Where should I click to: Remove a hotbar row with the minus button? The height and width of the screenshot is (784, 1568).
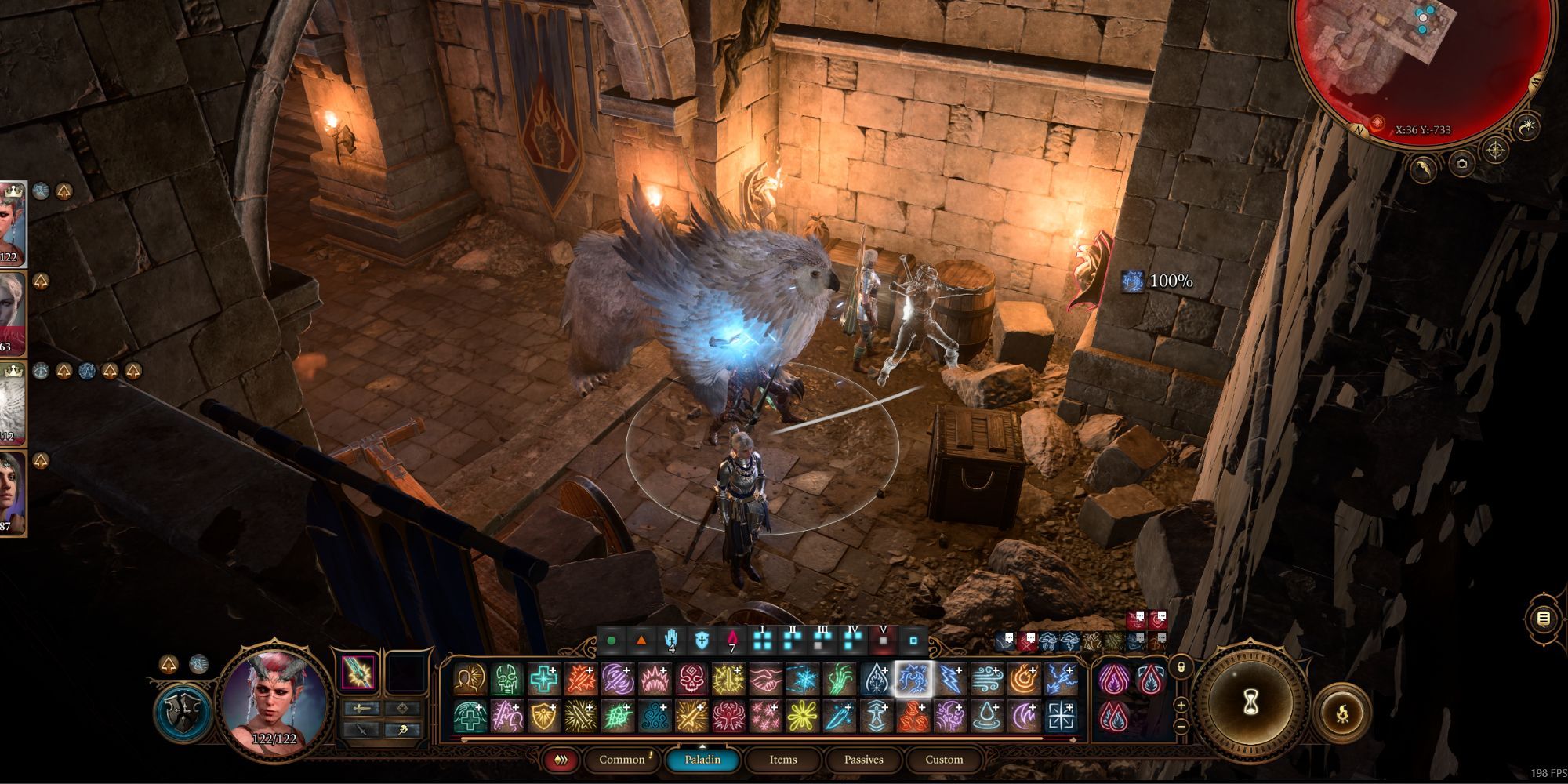1181,727
